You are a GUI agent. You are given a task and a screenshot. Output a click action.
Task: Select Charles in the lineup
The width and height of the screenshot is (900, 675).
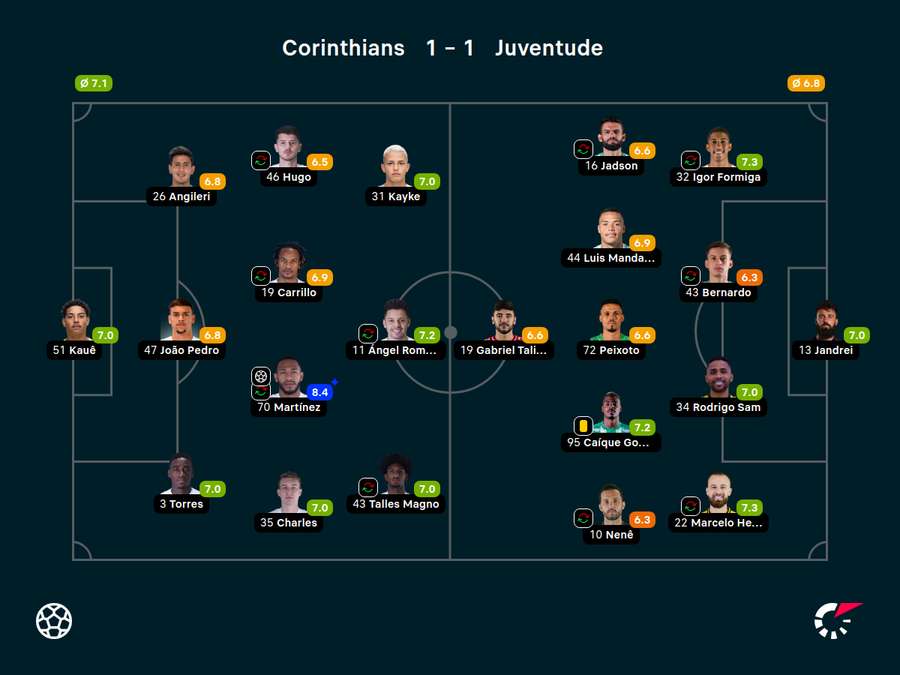point(289,495)
